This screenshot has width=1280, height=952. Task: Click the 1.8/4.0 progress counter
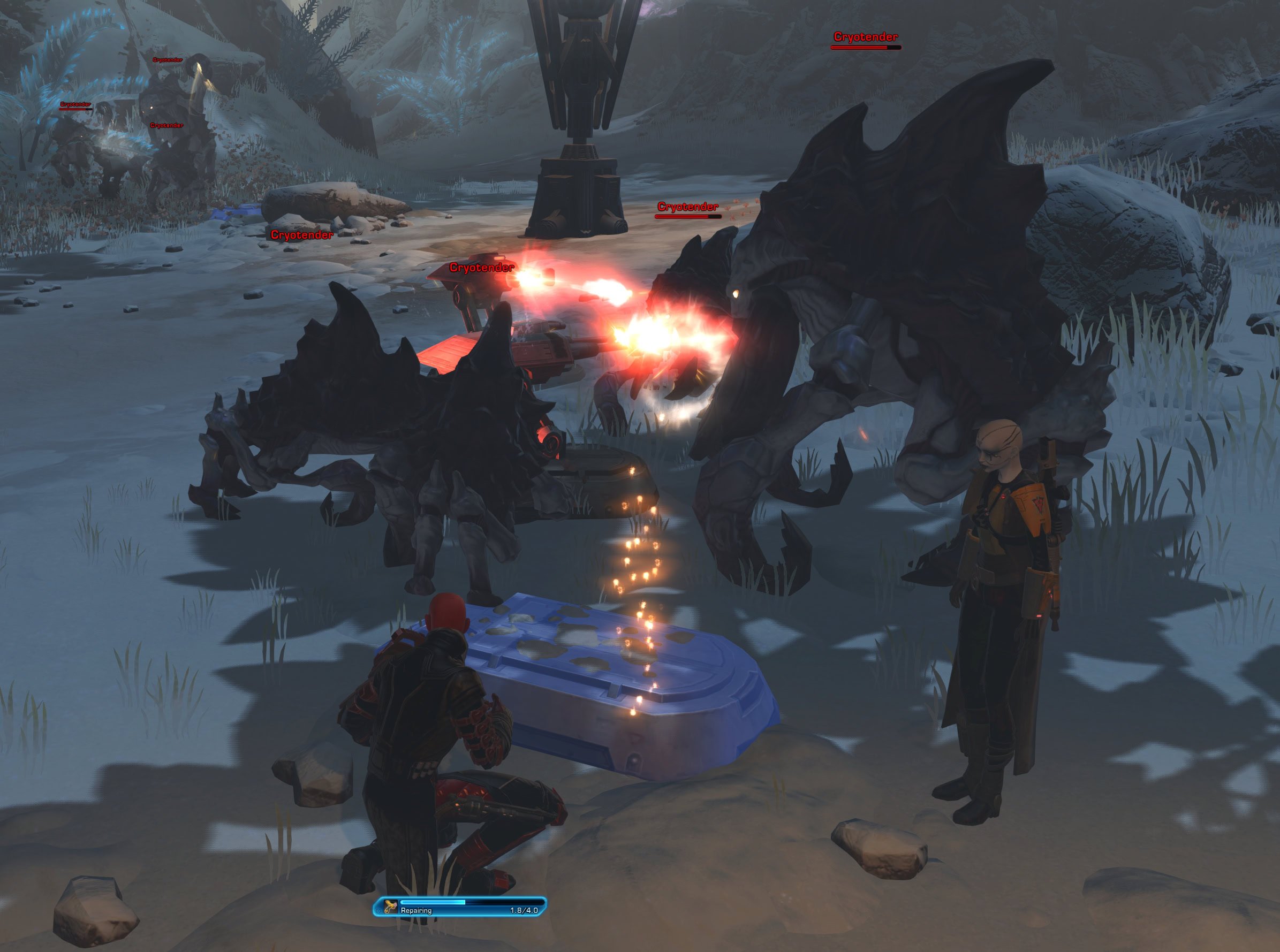click(525, 910)
